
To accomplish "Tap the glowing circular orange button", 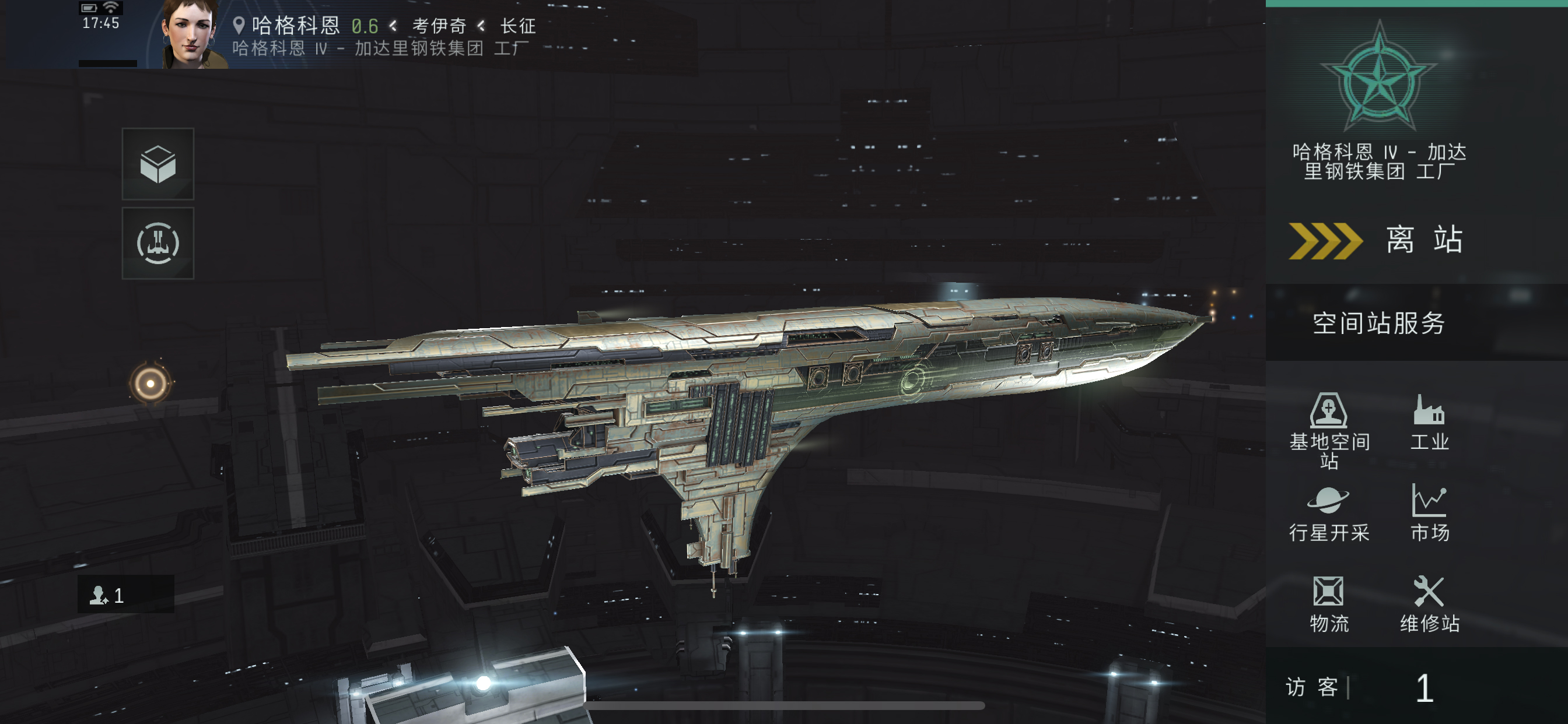I will point(150,384).
